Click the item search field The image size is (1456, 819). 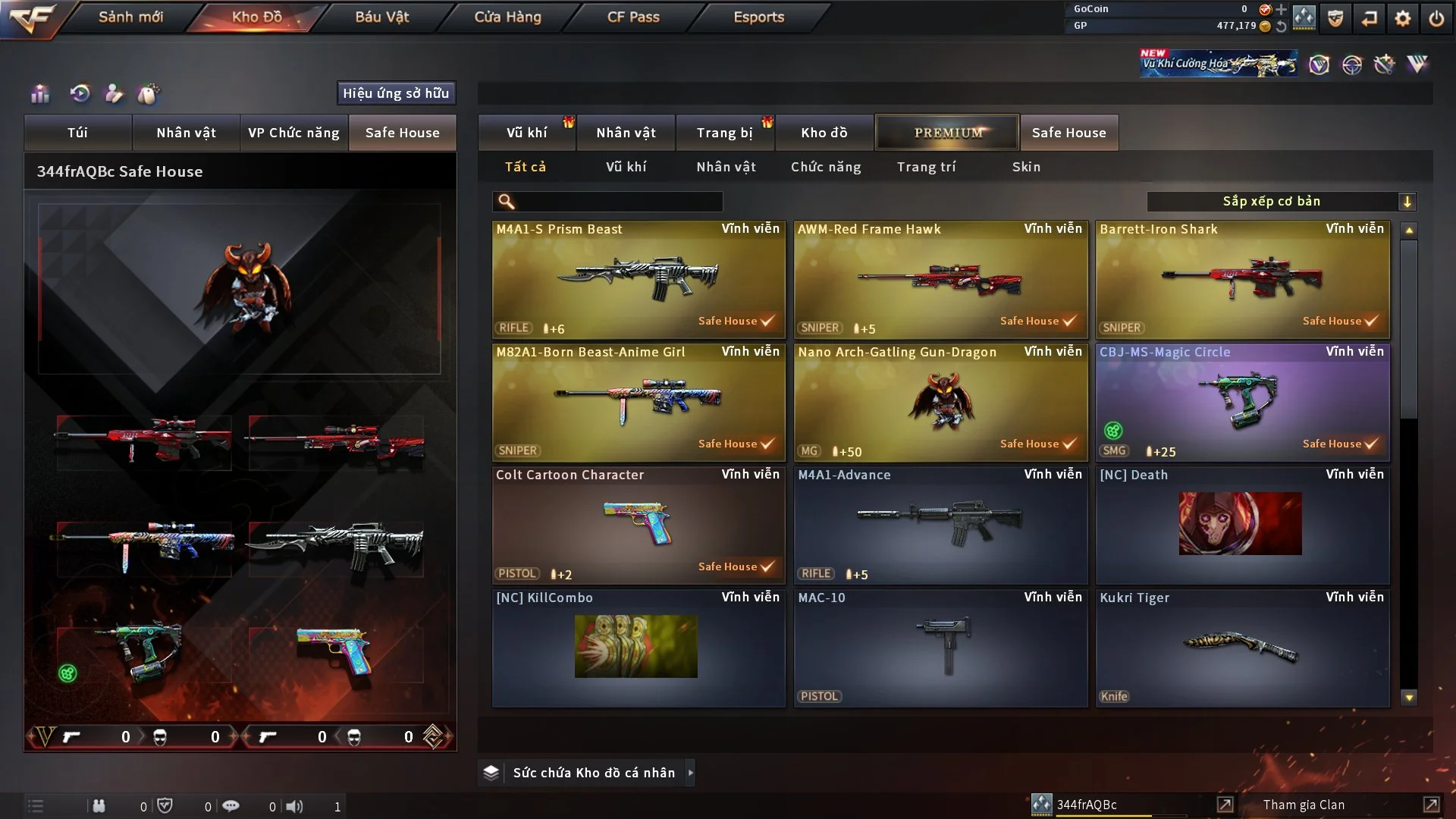point(618,201)
